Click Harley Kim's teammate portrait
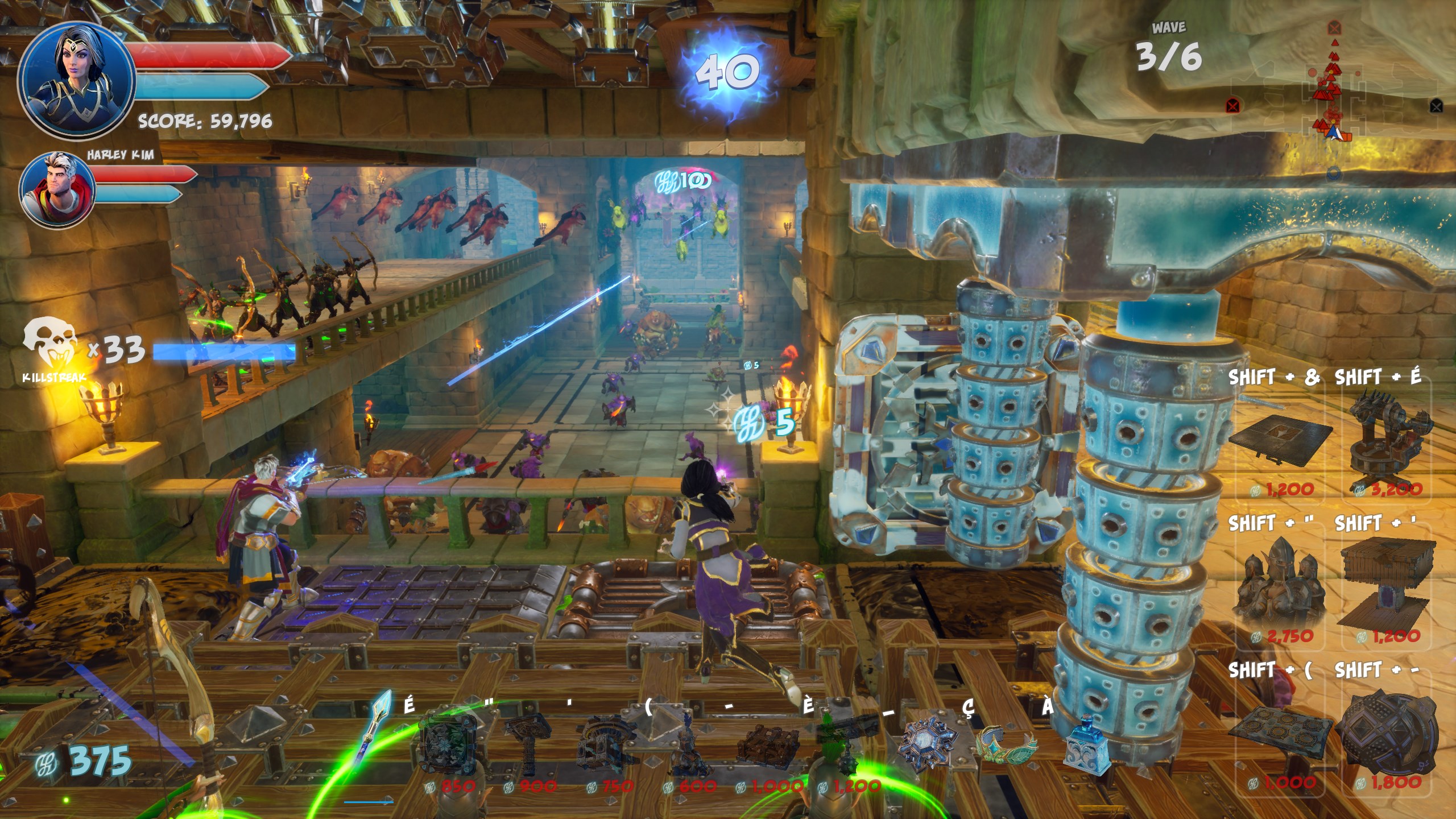Image resolution: width=1456 pixels, height=819 pixels. pyautogui.click(x=57, y=189)
